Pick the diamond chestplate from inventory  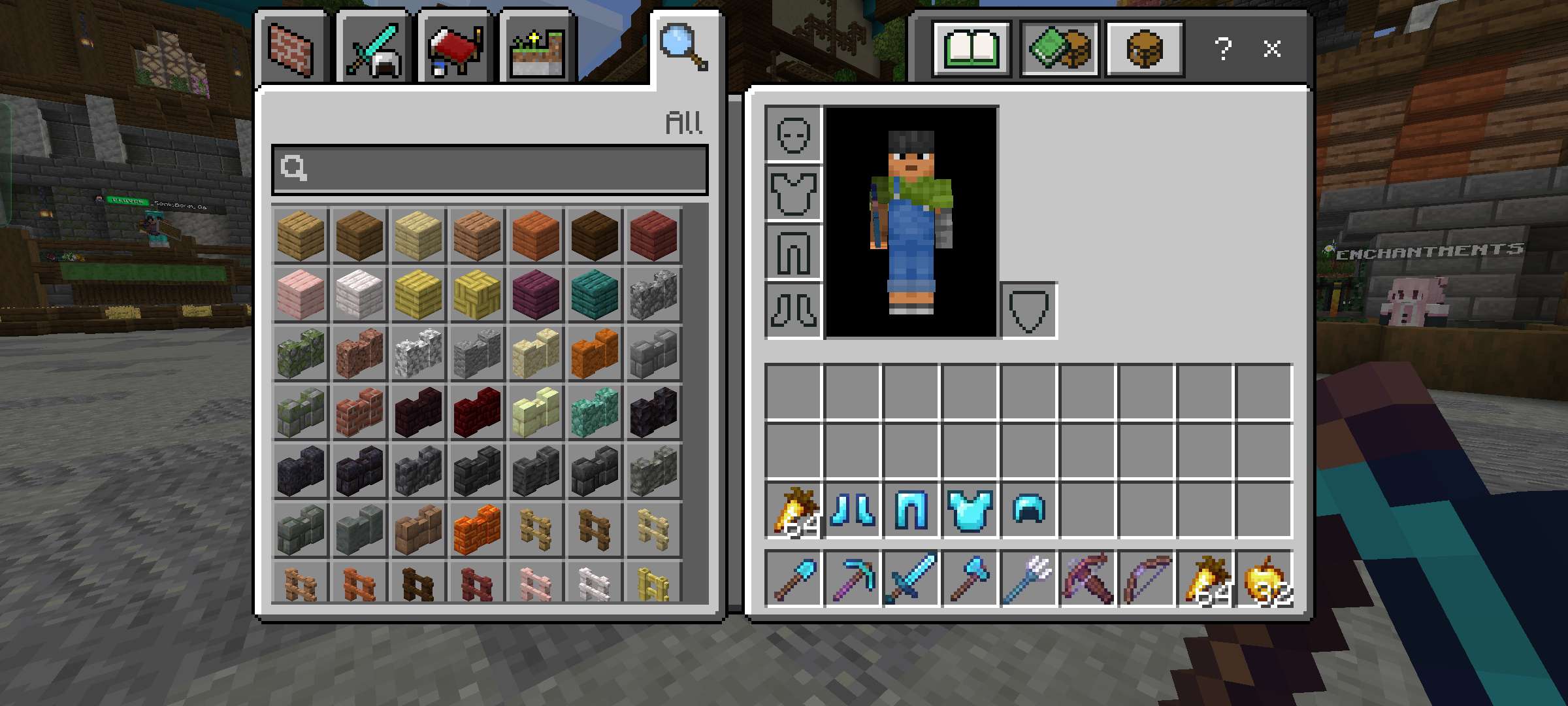[970, 511]
